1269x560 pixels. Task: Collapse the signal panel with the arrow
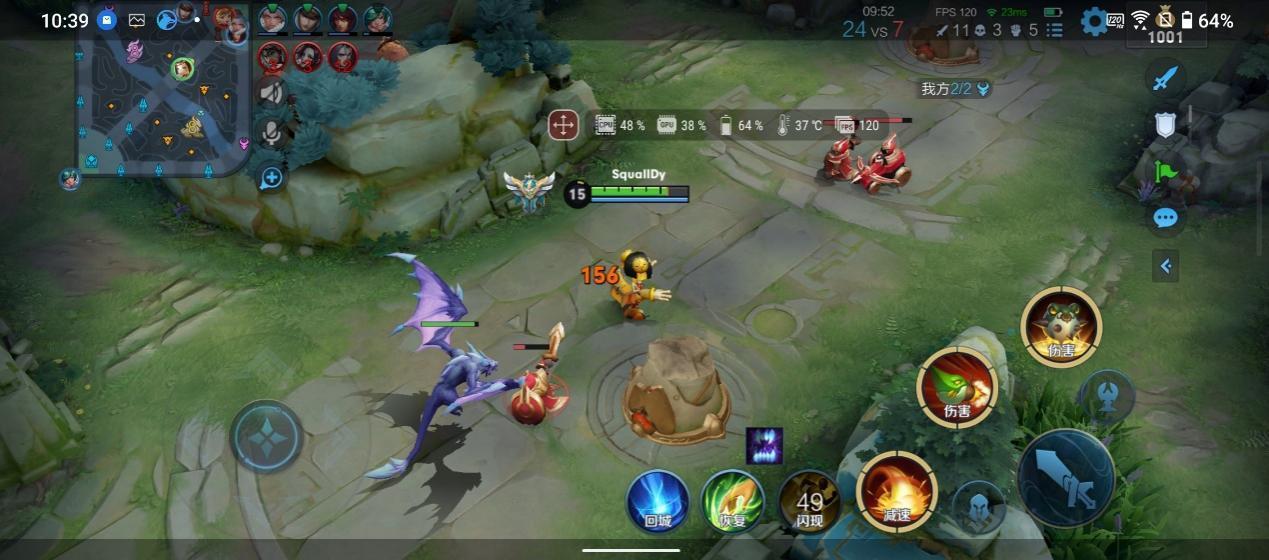click(x=1165, y=266)
